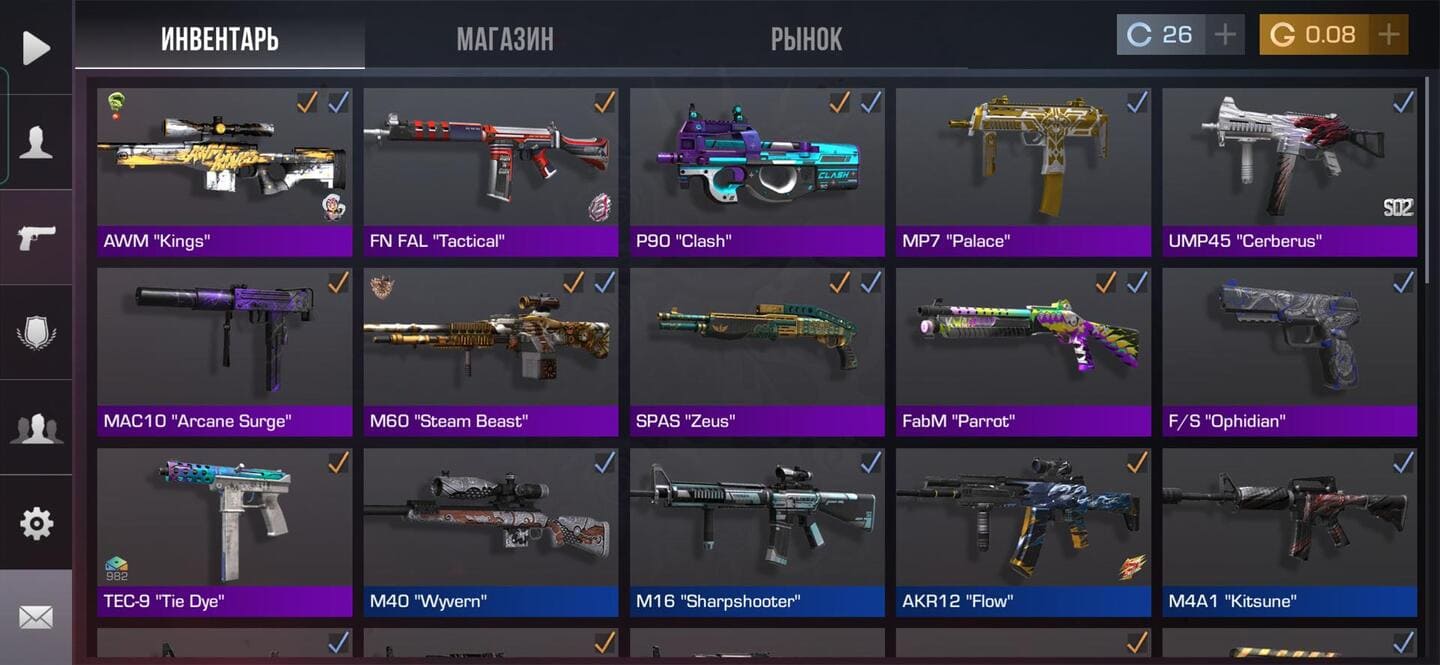Go to the Рынок tab

tap(806, 39)
